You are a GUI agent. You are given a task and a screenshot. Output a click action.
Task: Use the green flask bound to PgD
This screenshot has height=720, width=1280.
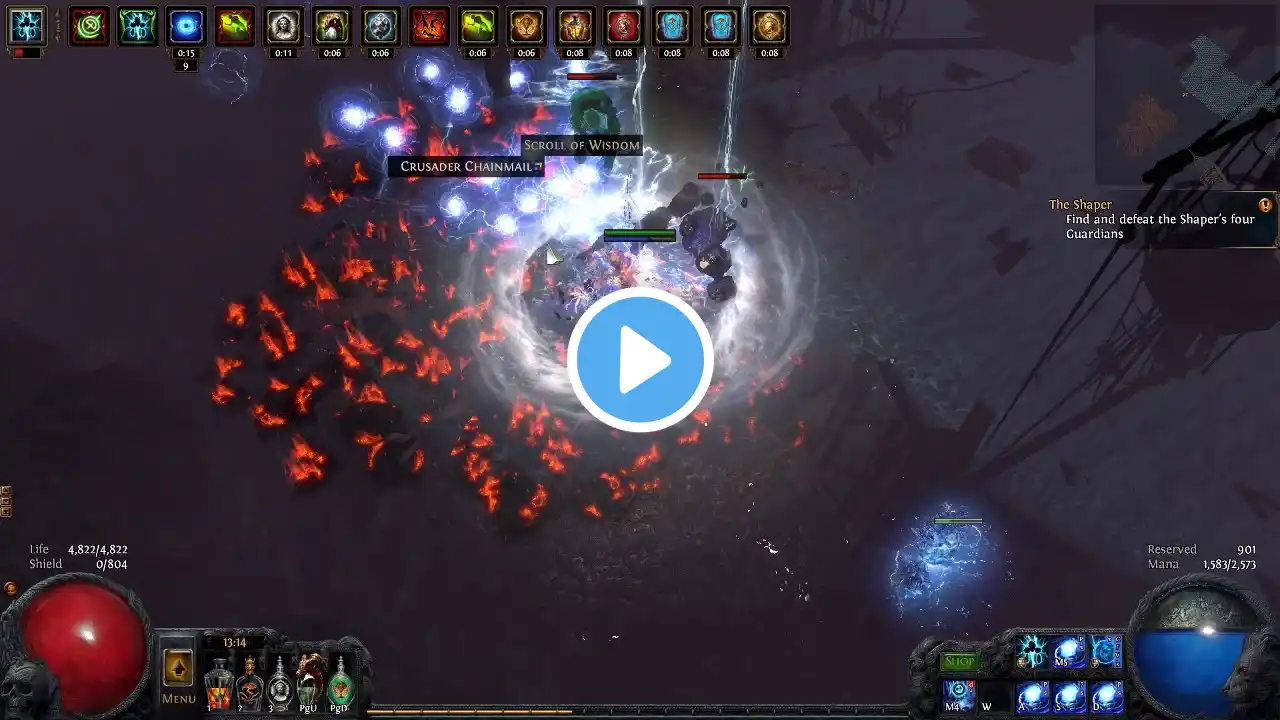pyautogui.click(x=341, y=682)
